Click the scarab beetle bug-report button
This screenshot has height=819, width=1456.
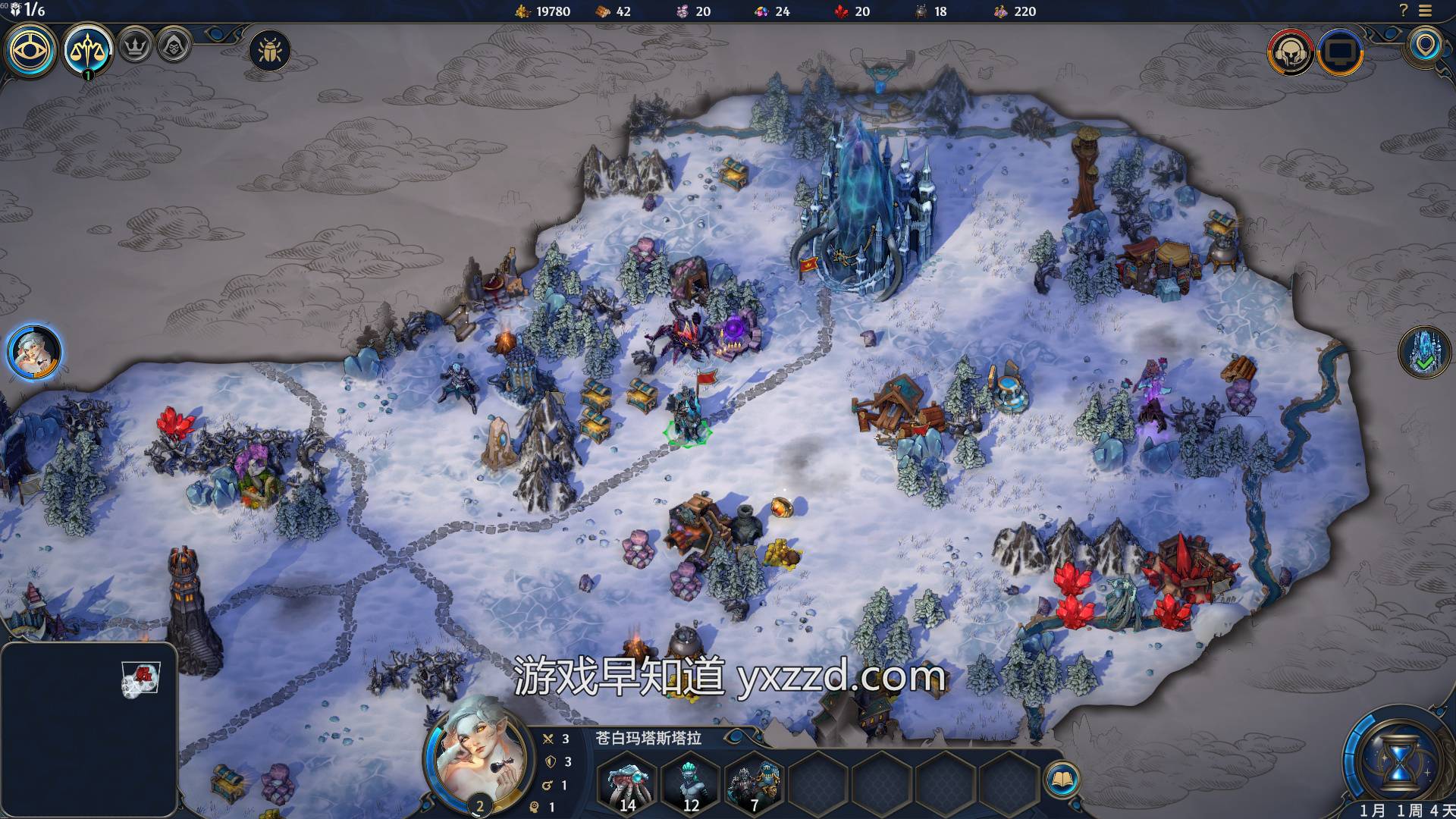(x=269, y=51)
